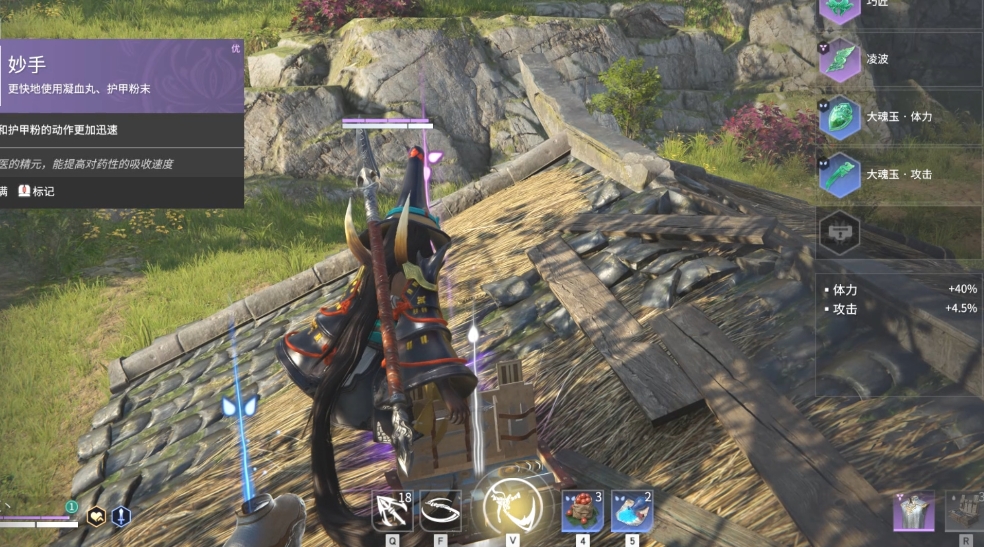Click the gold hexagon status icon
984x547 pixels.
point(97,516)
